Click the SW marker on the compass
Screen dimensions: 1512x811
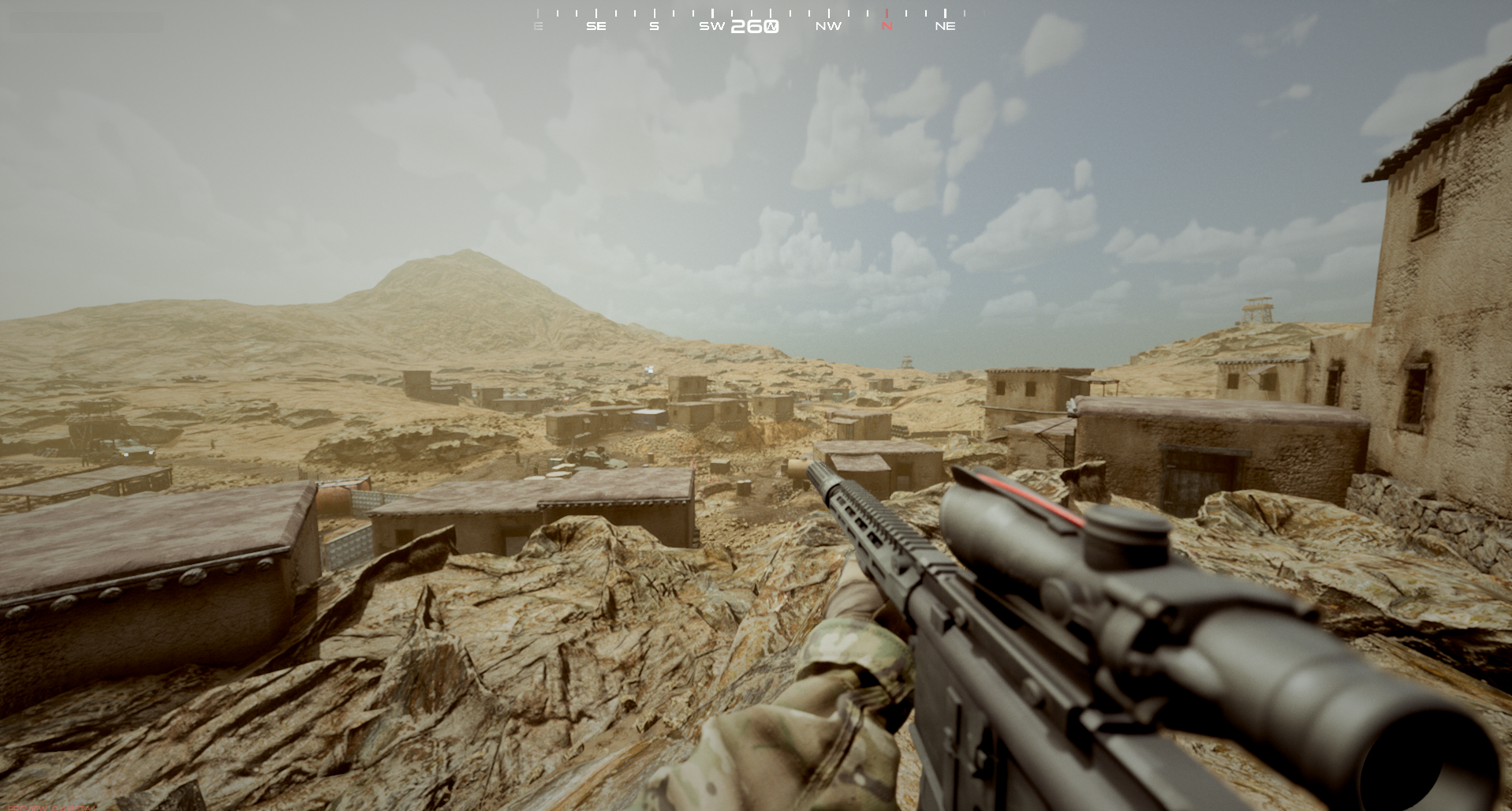tap(711, 25)
